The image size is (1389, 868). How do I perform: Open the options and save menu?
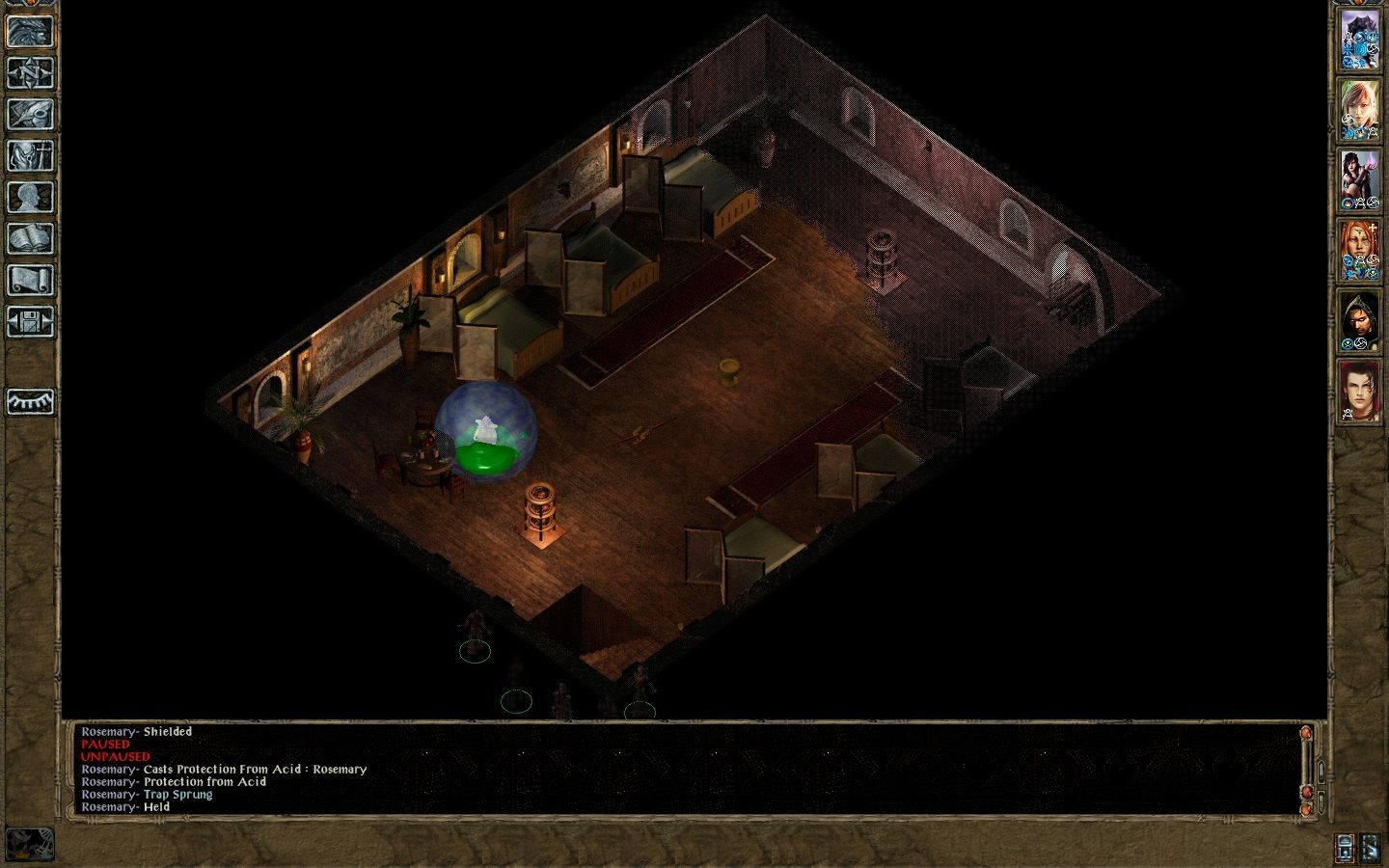point(30,321)
